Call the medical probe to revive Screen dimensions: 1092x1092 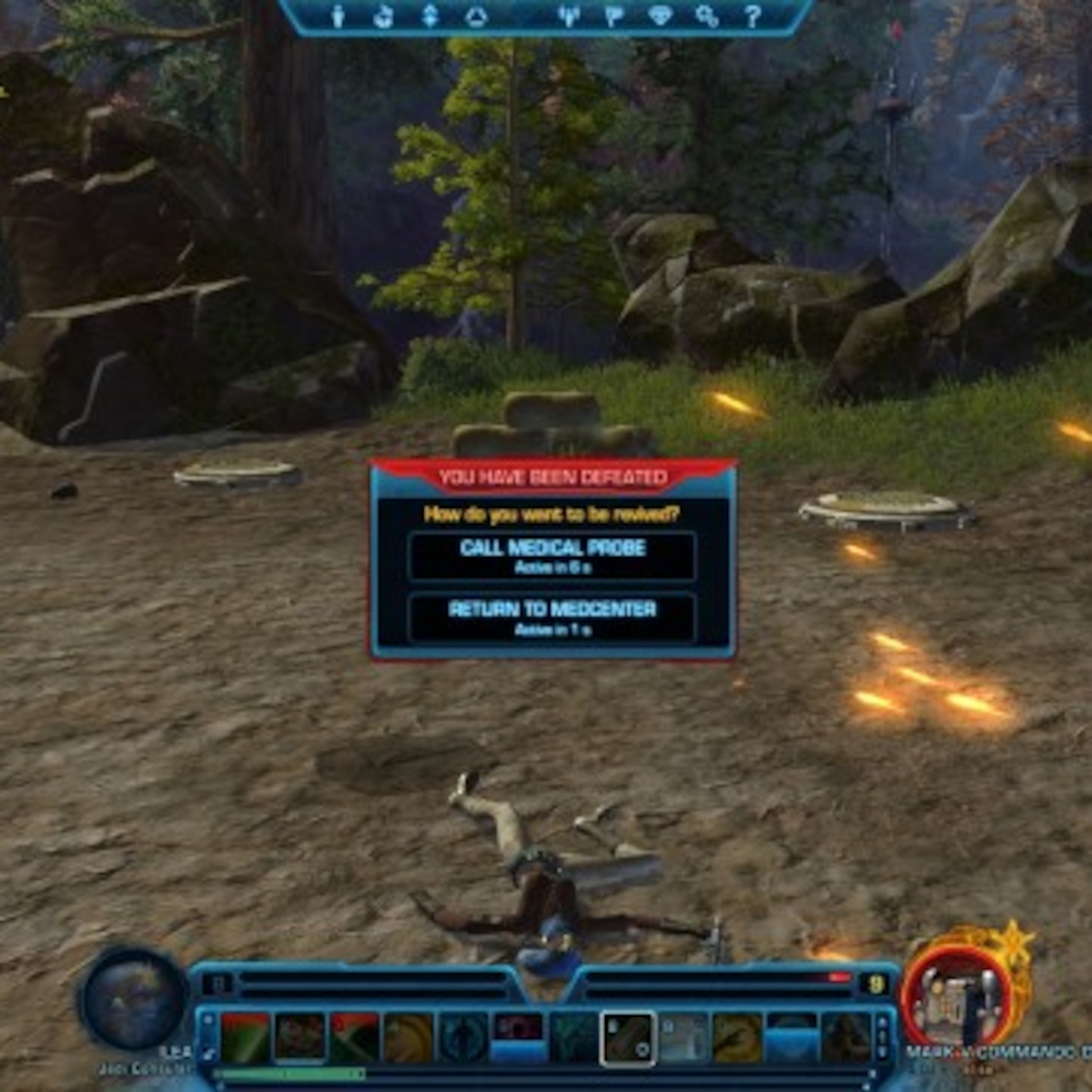coord(552,556)
